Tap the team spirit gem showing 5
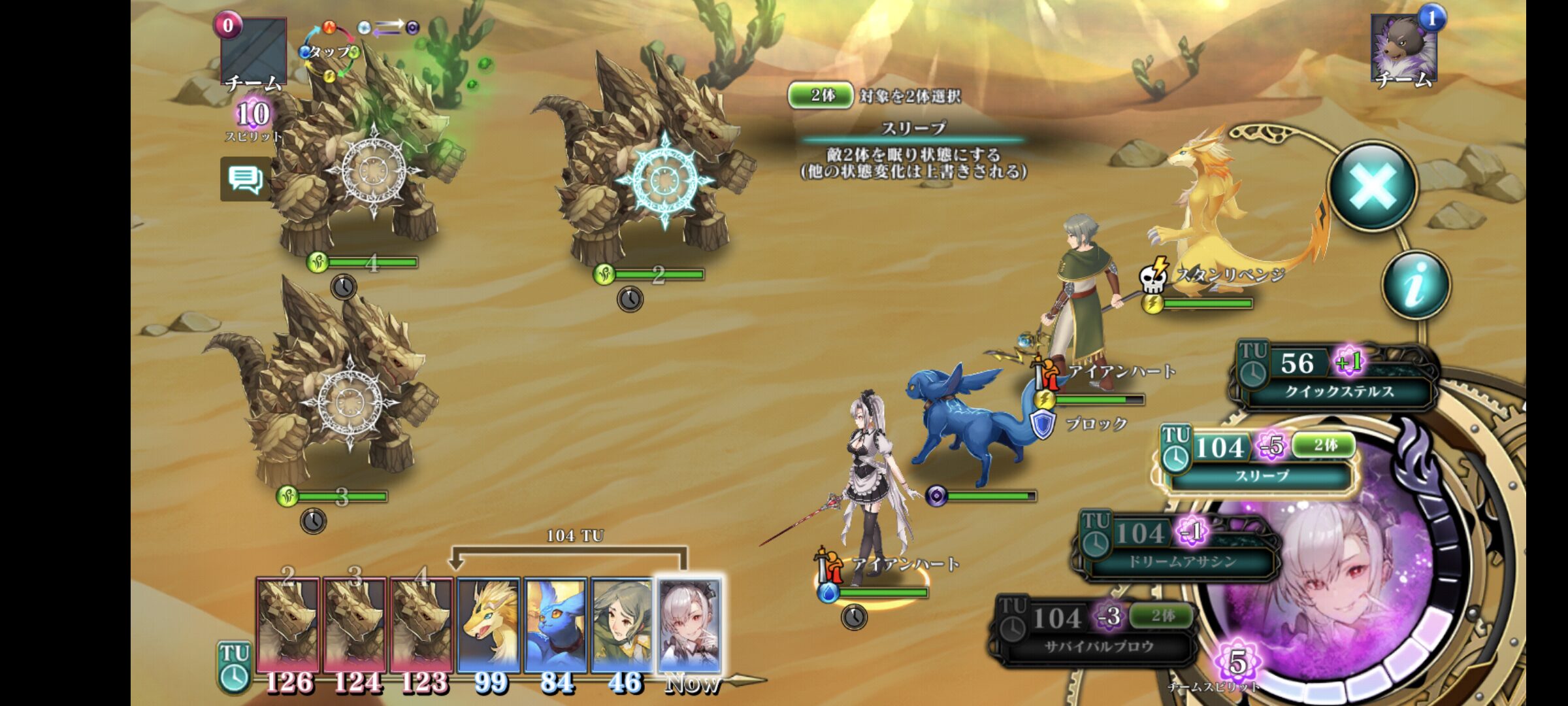The height and width of the screenshot is (706, 1568). [x=1237, y=662]
